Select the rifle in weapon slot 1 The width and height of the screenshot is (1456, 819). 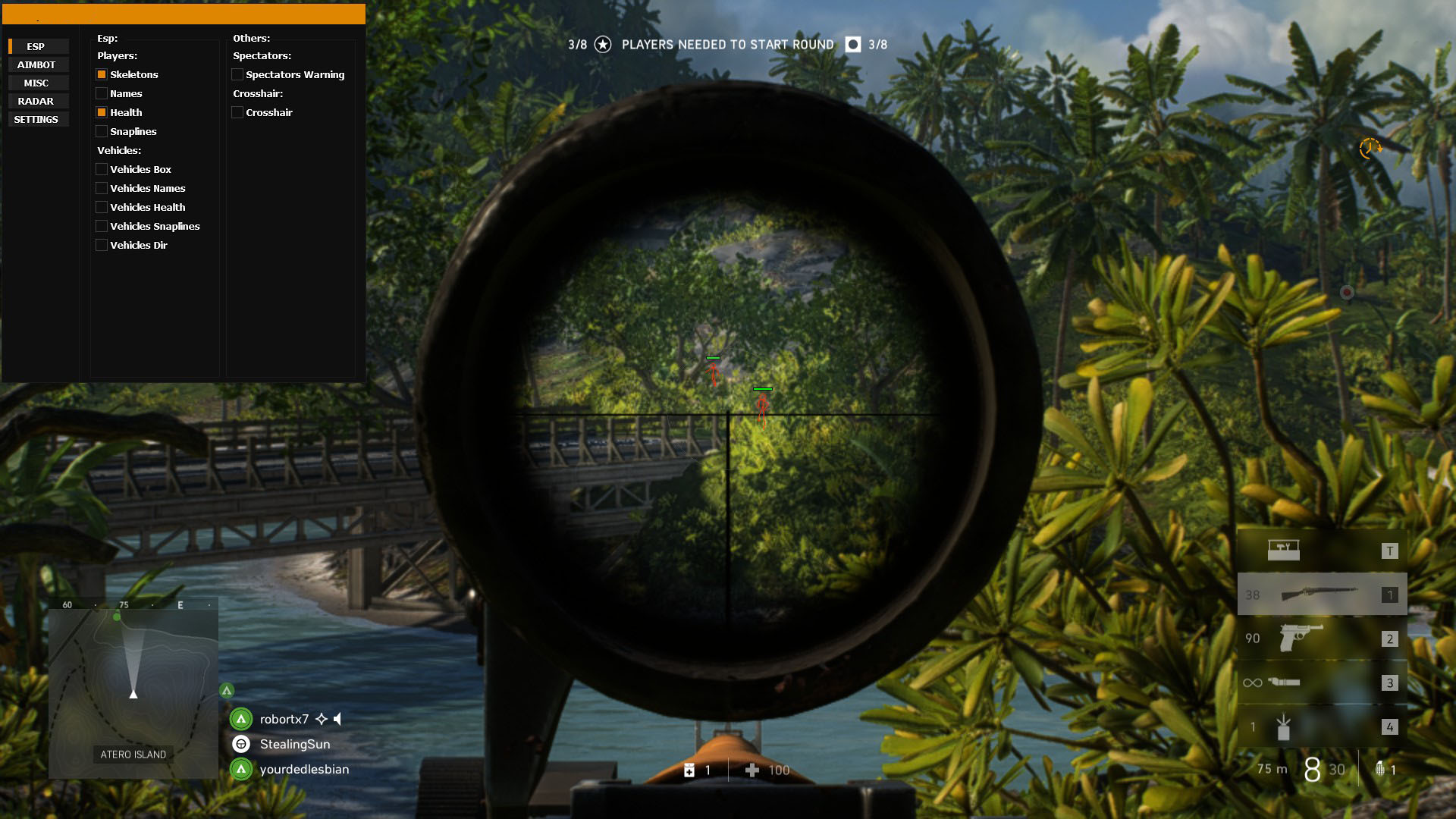click(x=1322, y=595)
